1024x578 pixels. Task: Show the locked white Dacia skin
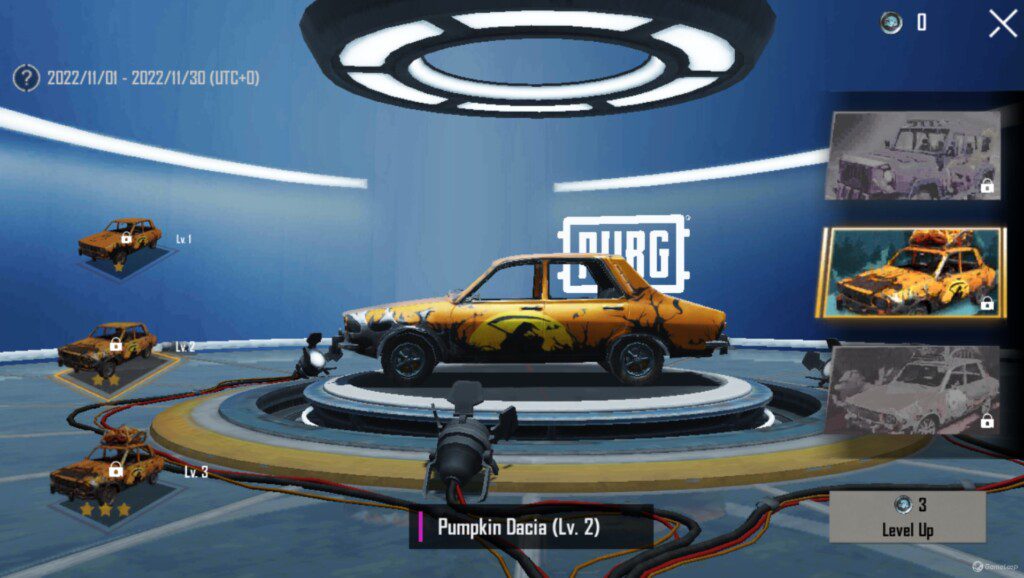(x=912, y=390)
